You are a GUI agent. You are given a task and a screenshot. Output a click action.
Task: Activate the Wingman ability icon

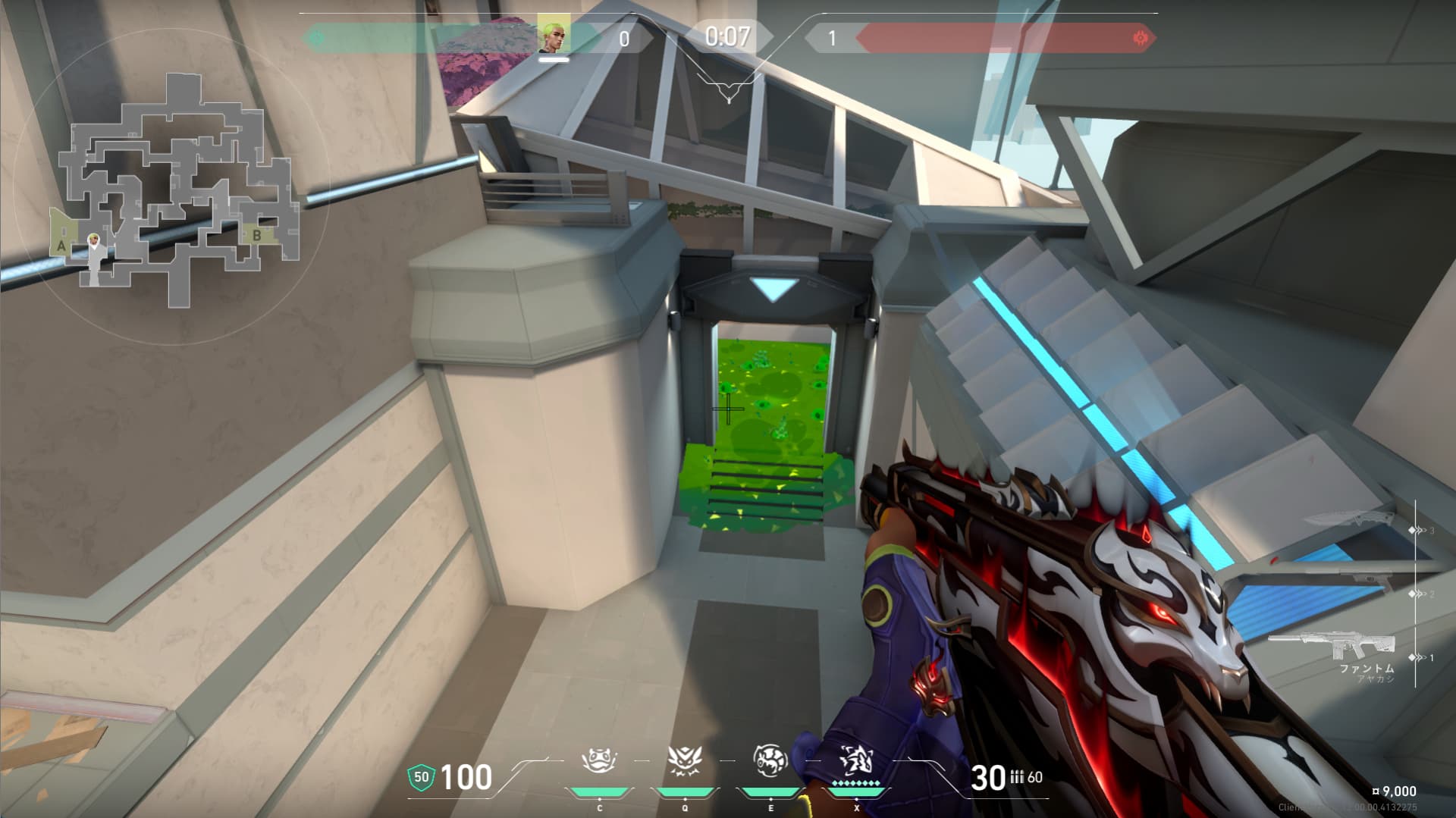(684, 760)
